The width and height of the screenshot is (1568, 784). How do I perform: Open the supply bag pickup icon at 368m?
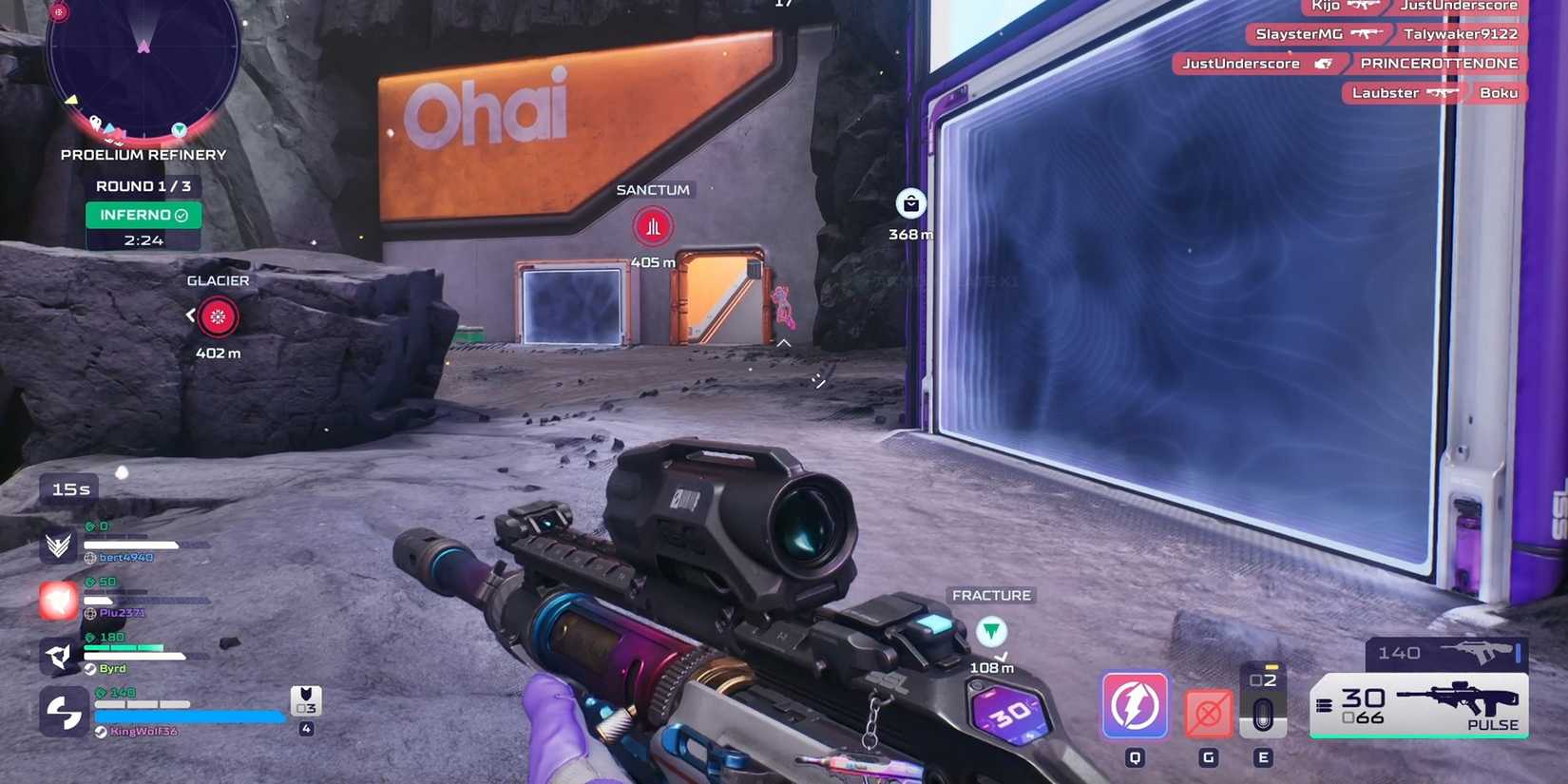click(909, 204)
